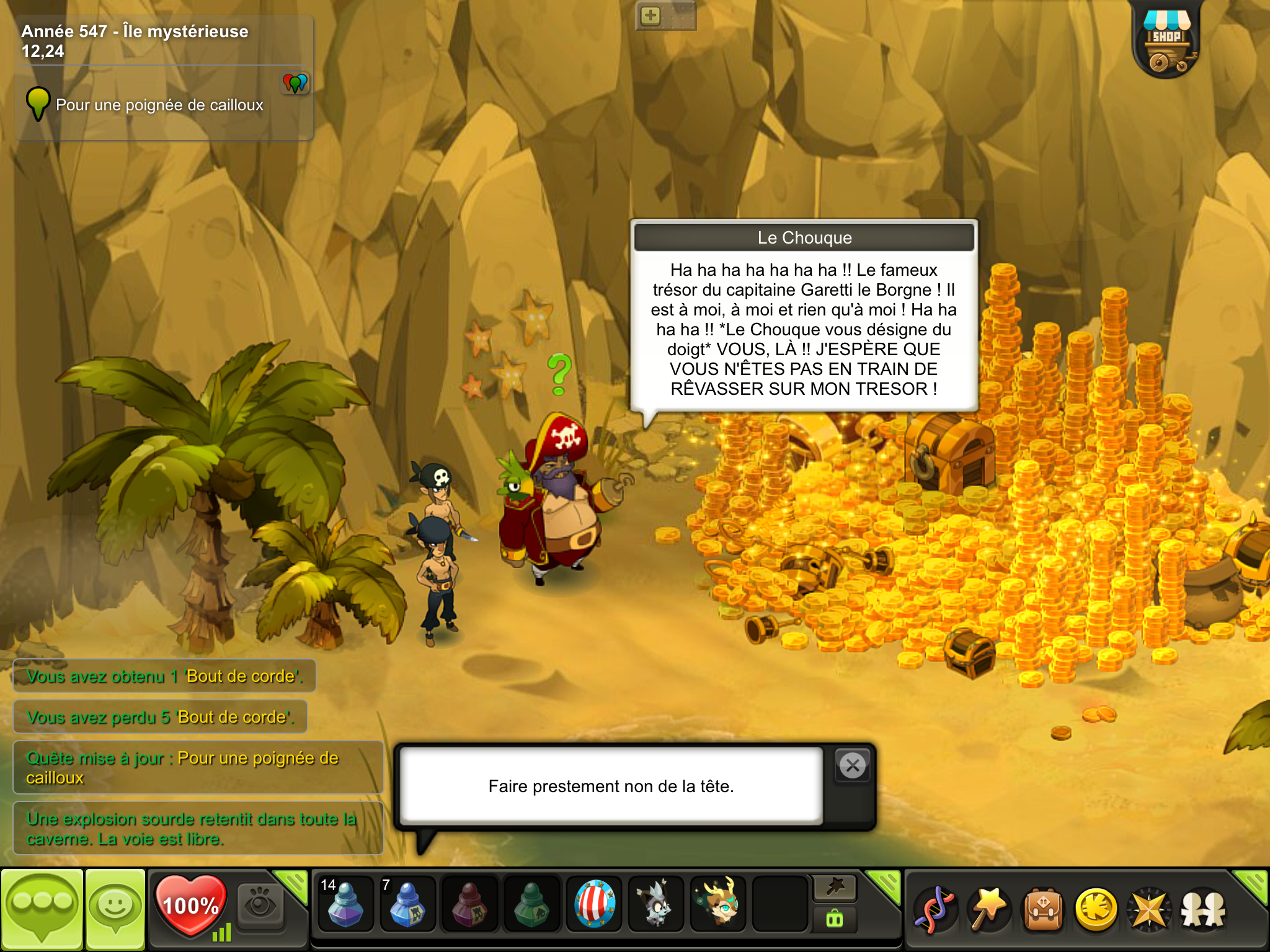This screenshot has height=952, width=1270.
Task: Switch shortcut bar to spells wand
Action: click(988, 909)
